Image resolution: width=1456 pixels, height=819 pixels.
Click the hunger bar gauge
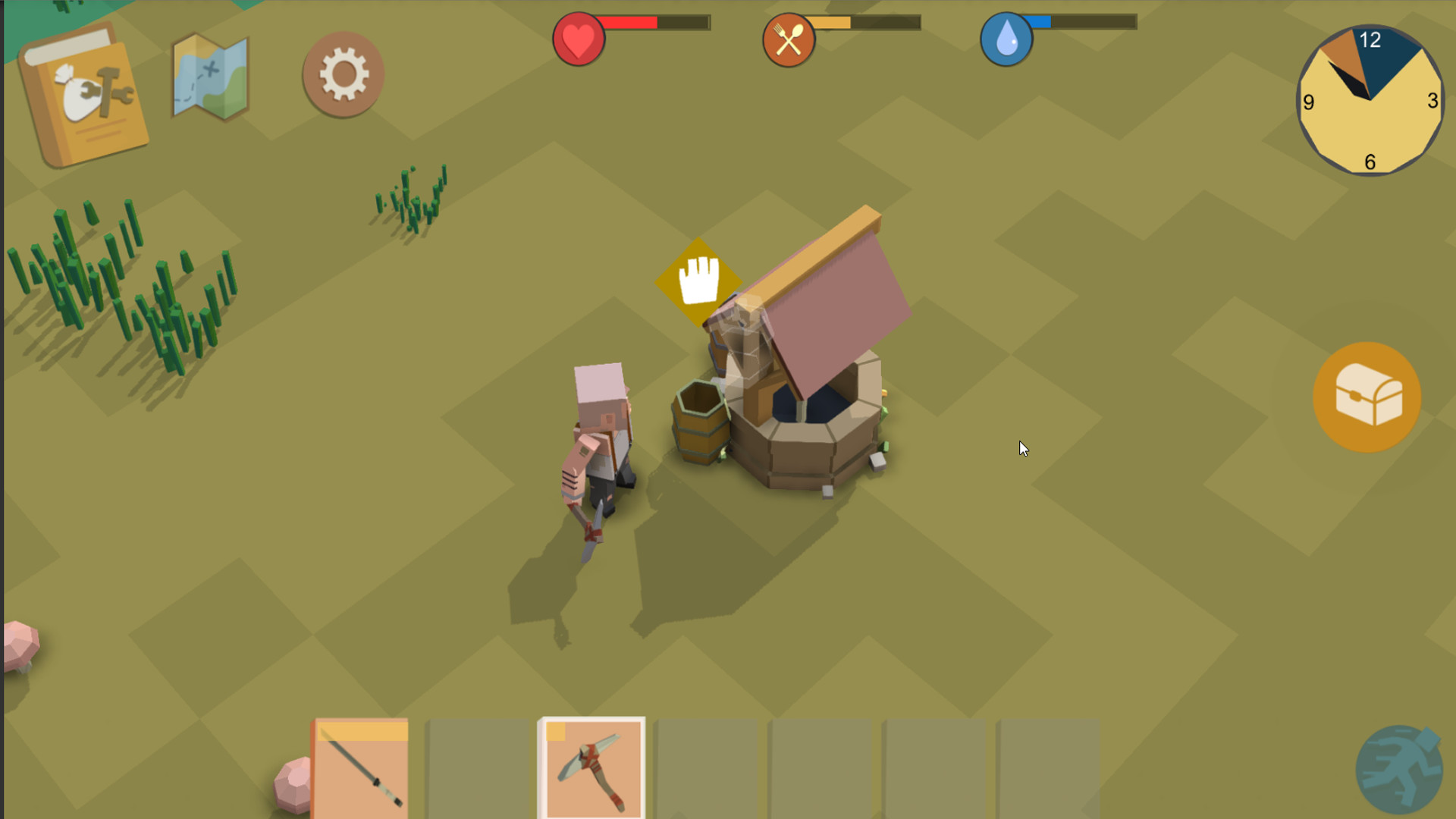(864, 23)
